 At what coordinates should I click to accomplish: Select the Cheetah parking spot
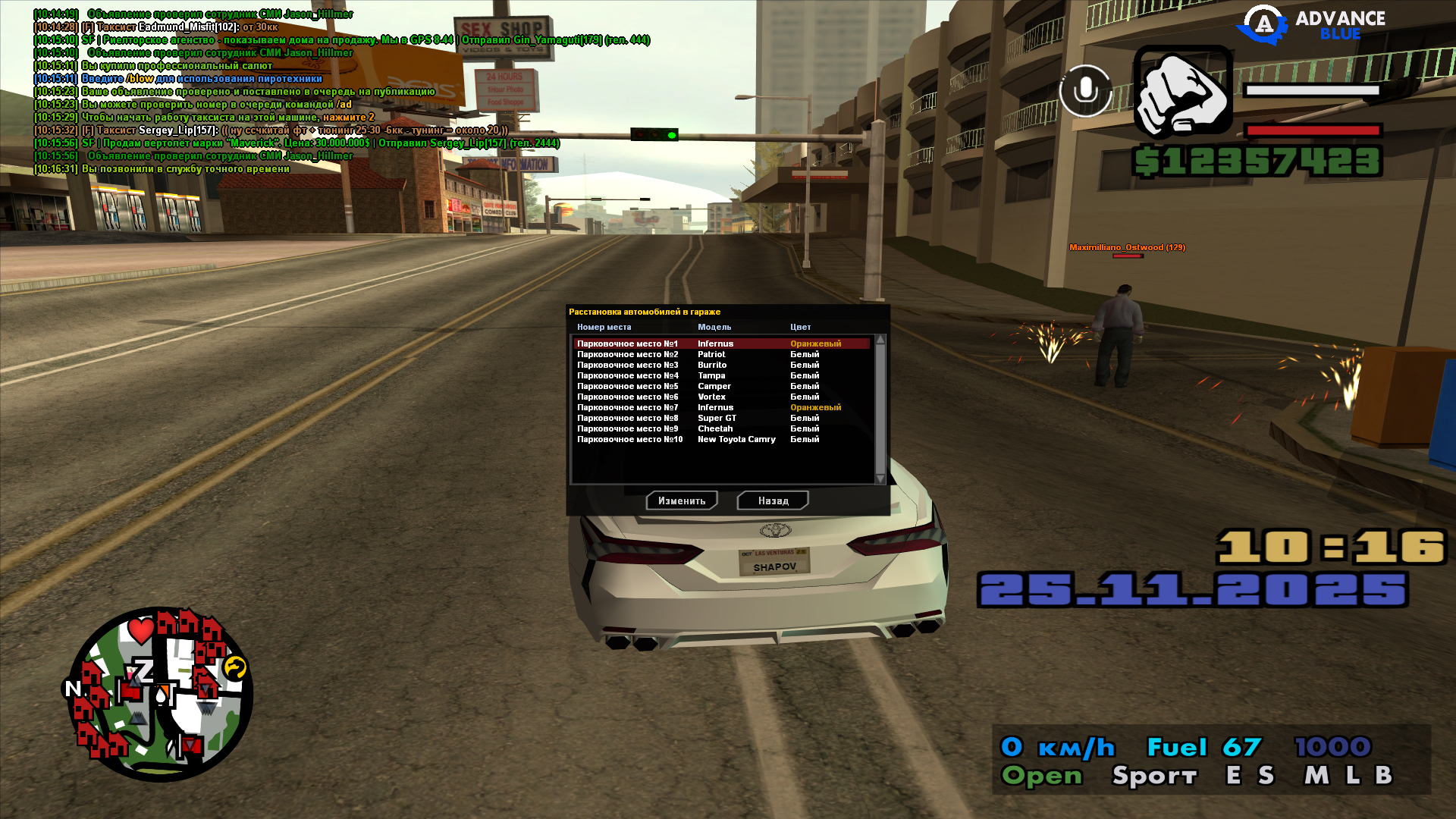pos(720,428)
